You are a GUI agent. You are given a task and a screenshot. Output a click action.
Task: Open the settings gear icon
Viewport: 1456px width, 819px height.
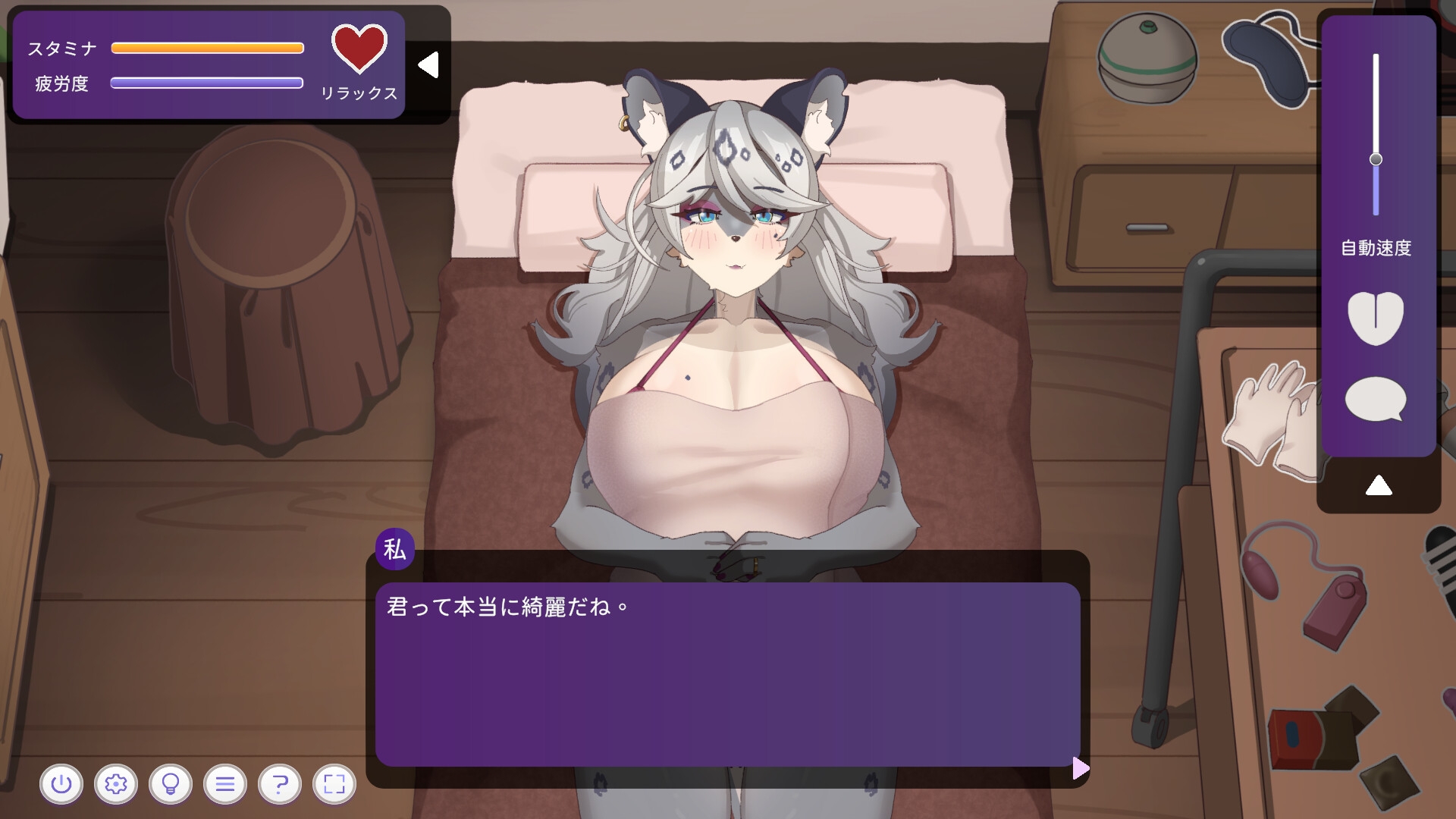116,784
